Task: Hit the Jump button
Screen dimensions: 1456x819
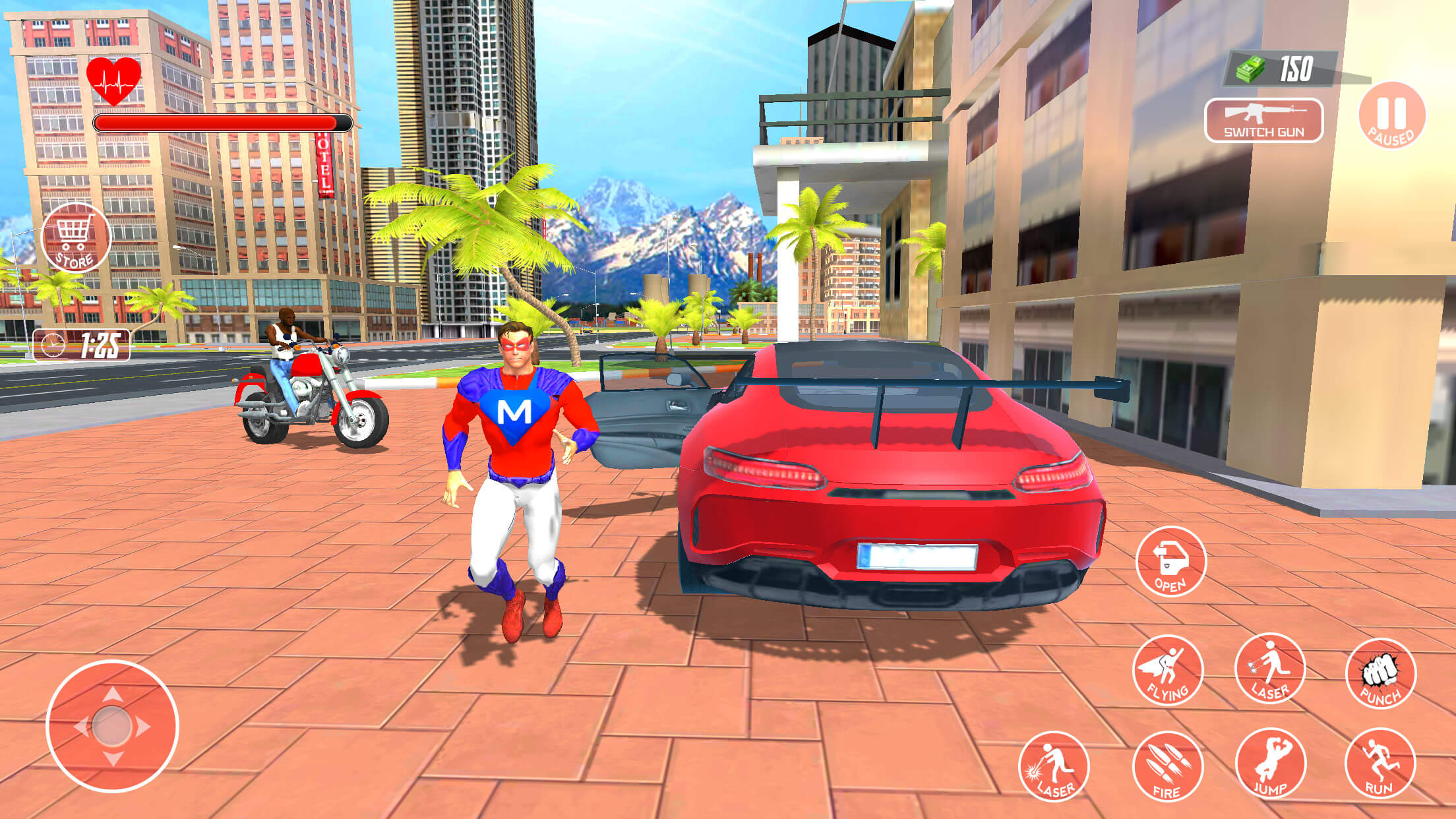Action: (1270, 764)
